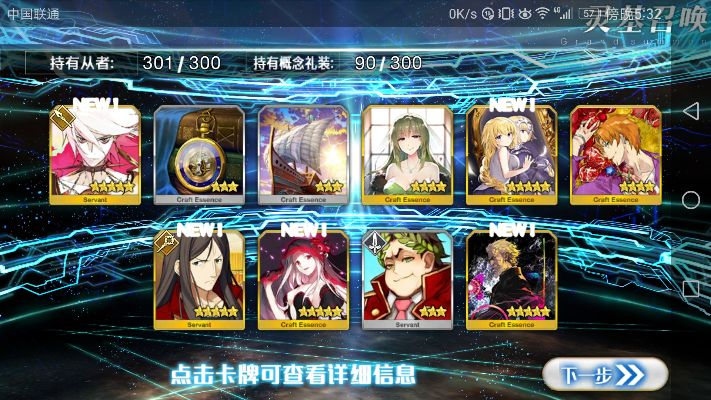Tap the 下一步 next button
The image size is (711, 400).
[x=604, y=374]
